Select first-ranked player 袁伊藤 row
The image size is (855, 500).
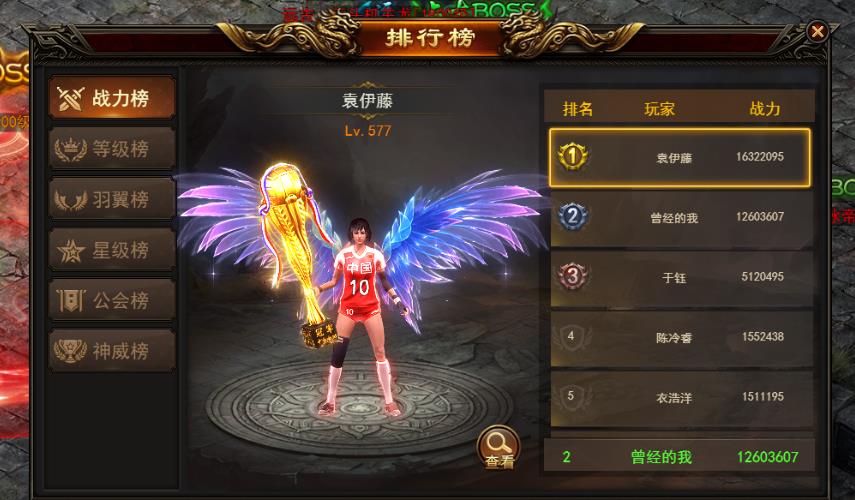(x=679, y=157)
